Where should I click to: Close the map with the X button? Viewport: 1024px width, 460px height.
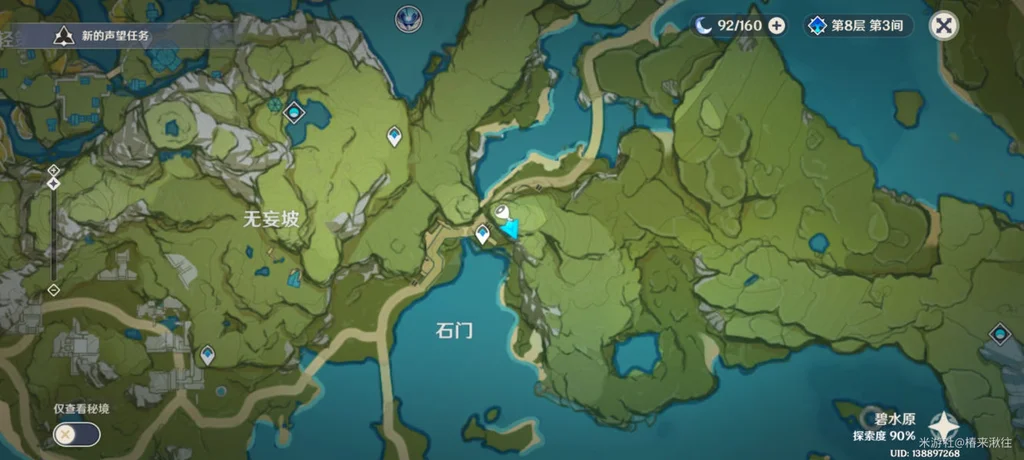click(x=942, y=26)
